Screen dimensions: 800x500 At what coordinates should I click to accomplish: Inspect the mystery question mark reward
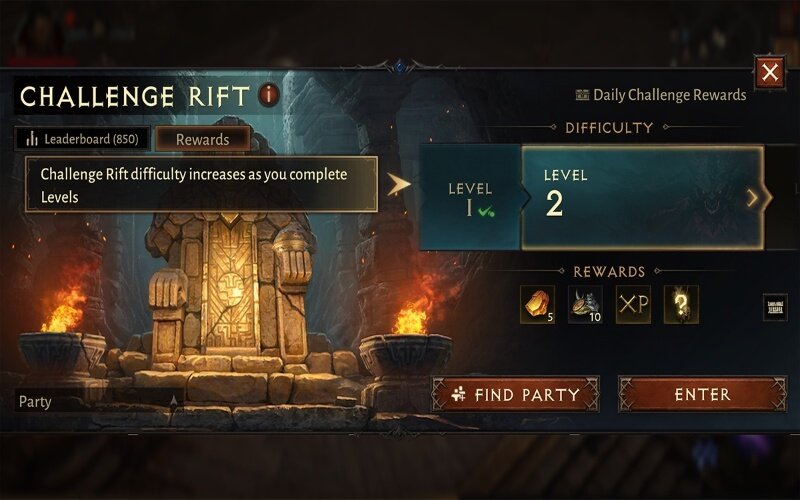681,304
